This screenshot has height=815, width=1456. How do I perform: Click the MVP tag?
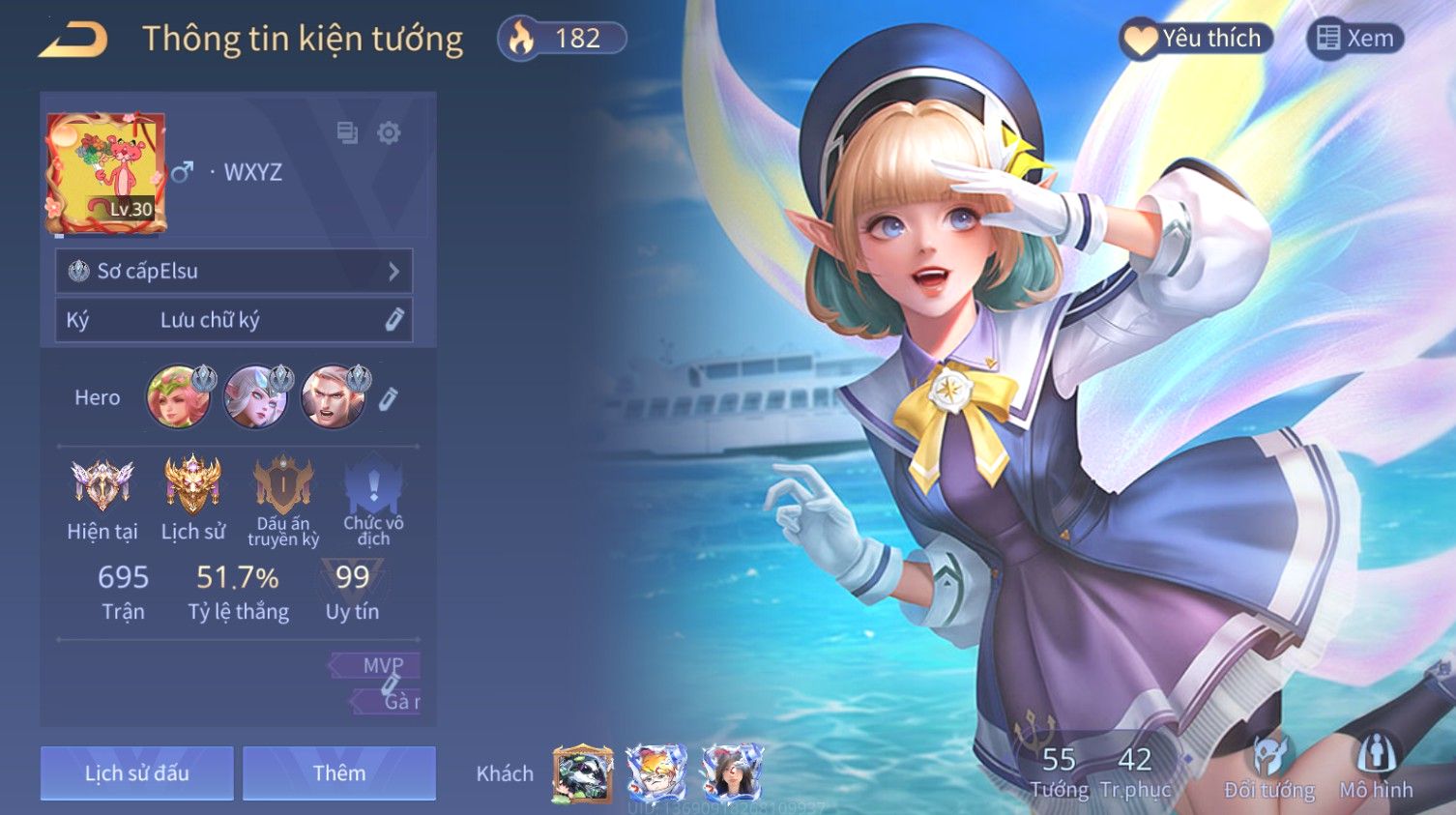pos(381,665)
